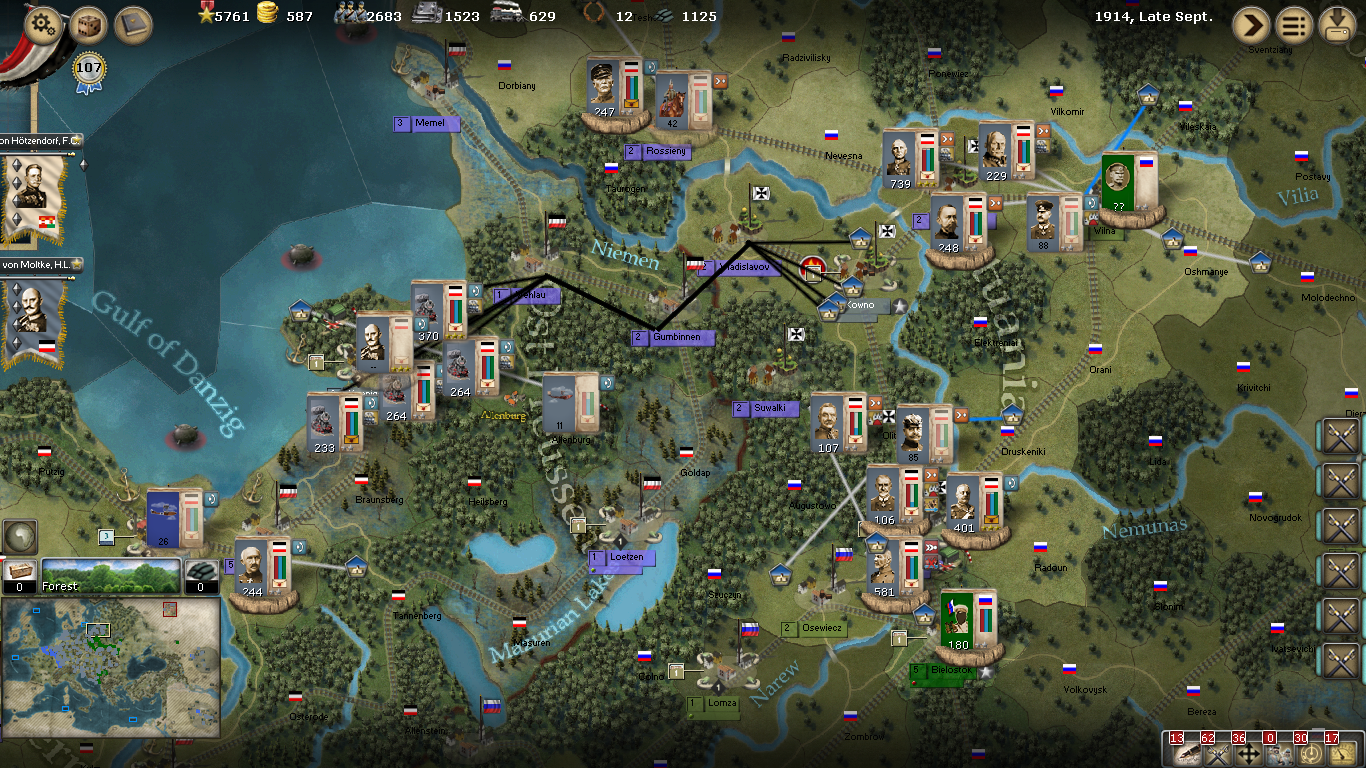Open the game menu list icon at top-right

pos(1293,25)
